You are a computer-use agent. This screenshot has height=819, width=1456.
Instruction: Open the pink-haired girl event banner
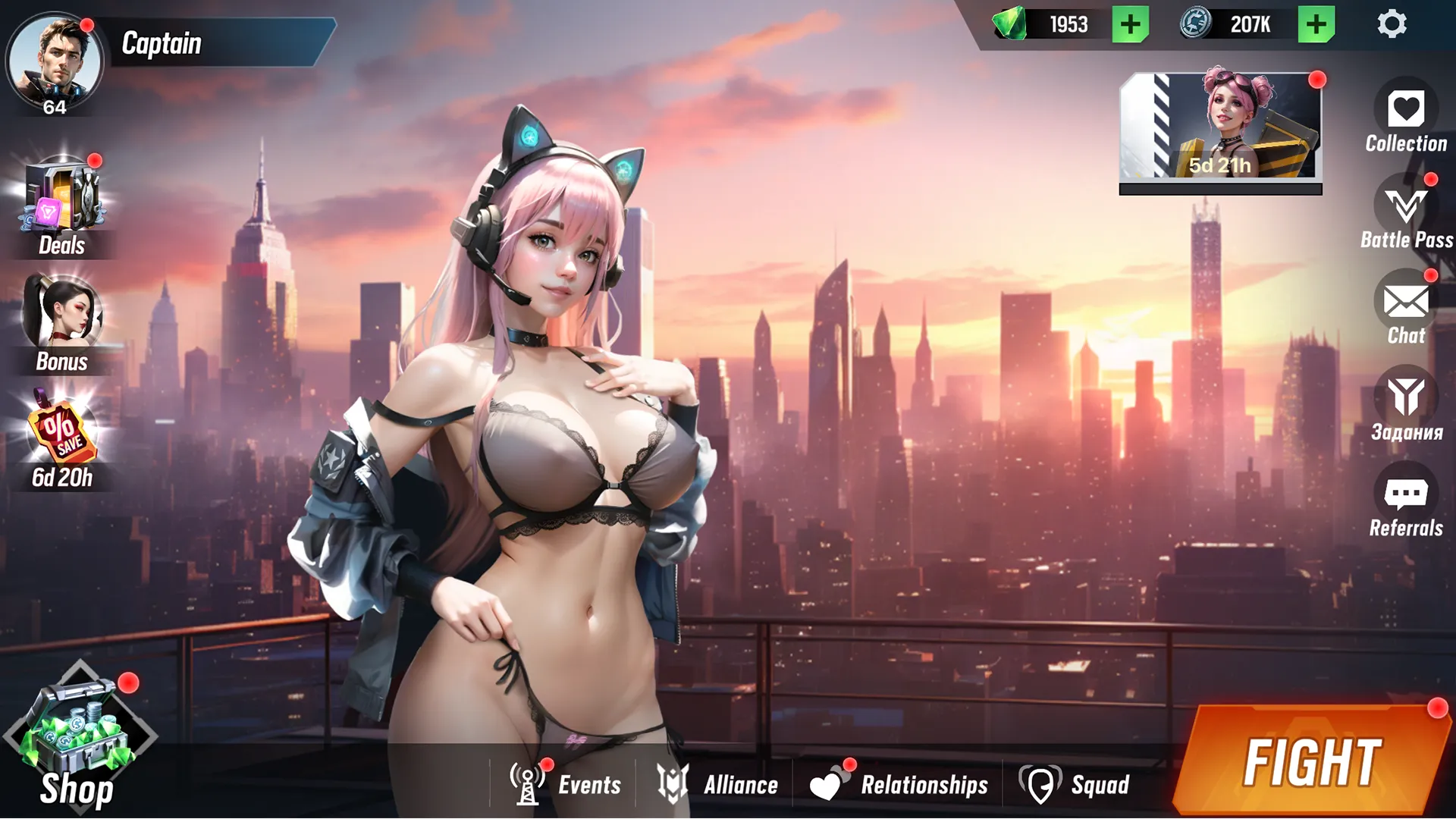[1220, 127]
